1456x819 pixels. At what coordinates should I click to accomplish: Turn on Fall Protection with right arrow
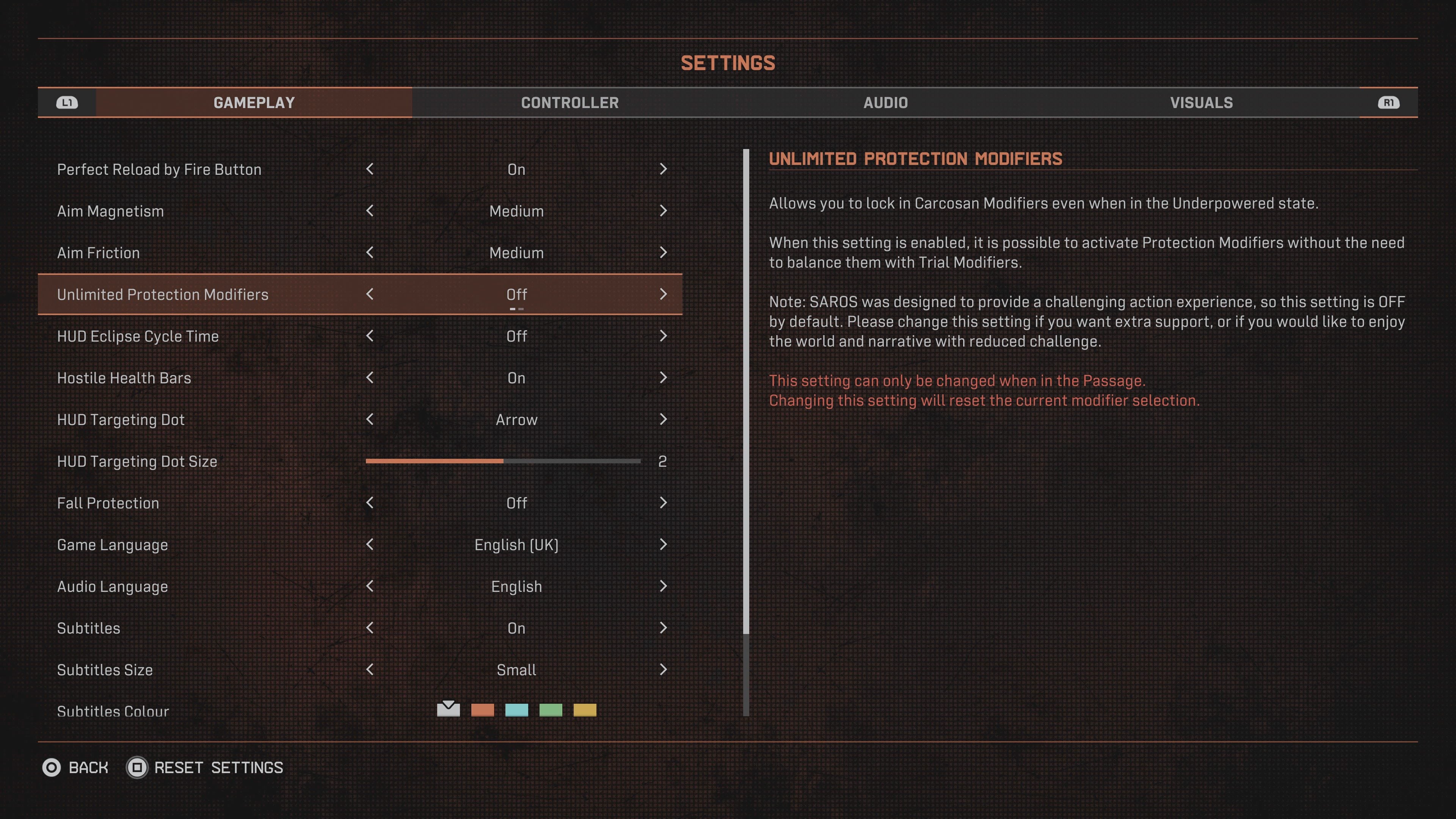click(663, 503)
